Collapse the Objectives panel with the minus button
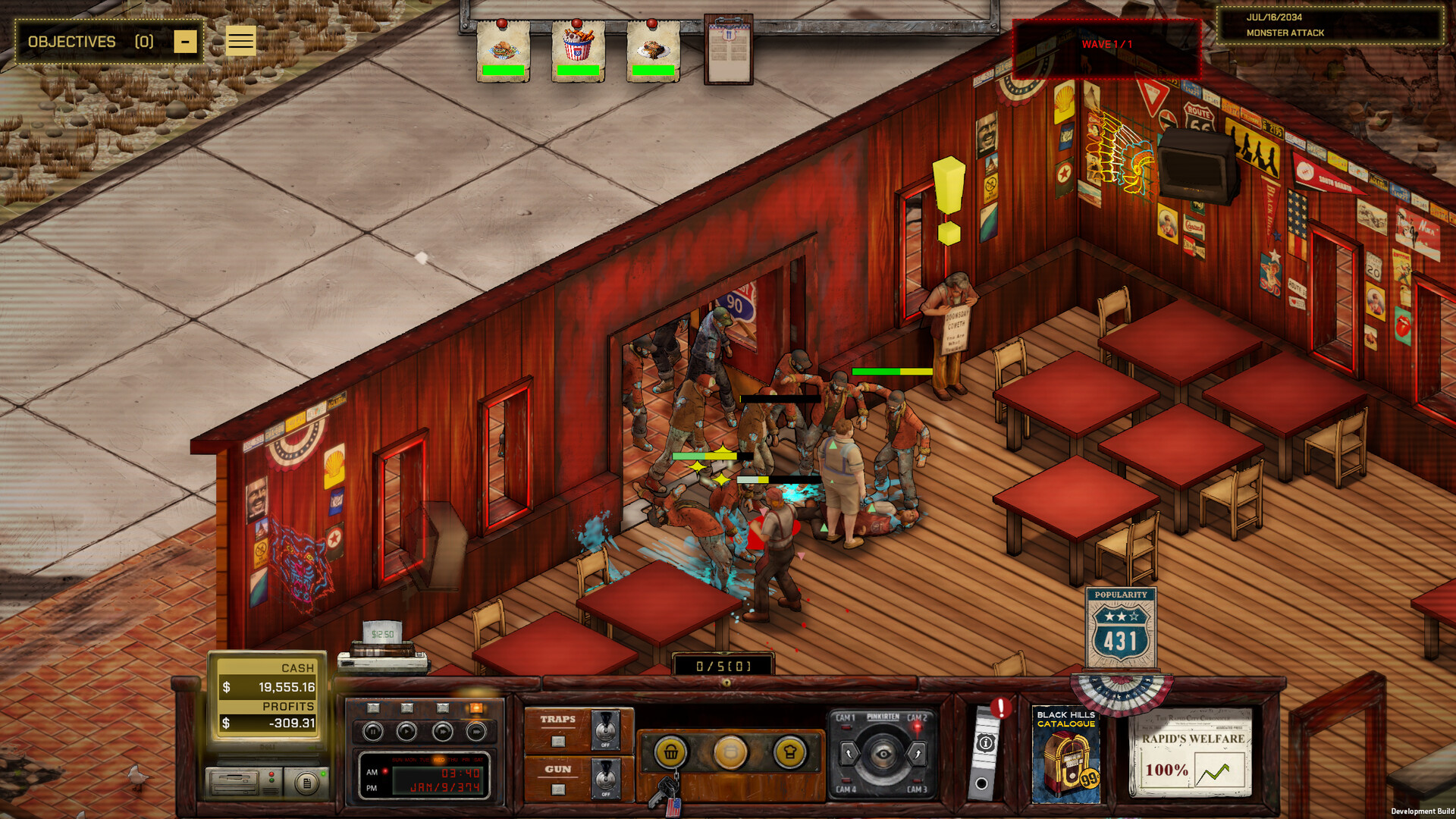Viewport: 1456px width, 819px height. point(185,42)
